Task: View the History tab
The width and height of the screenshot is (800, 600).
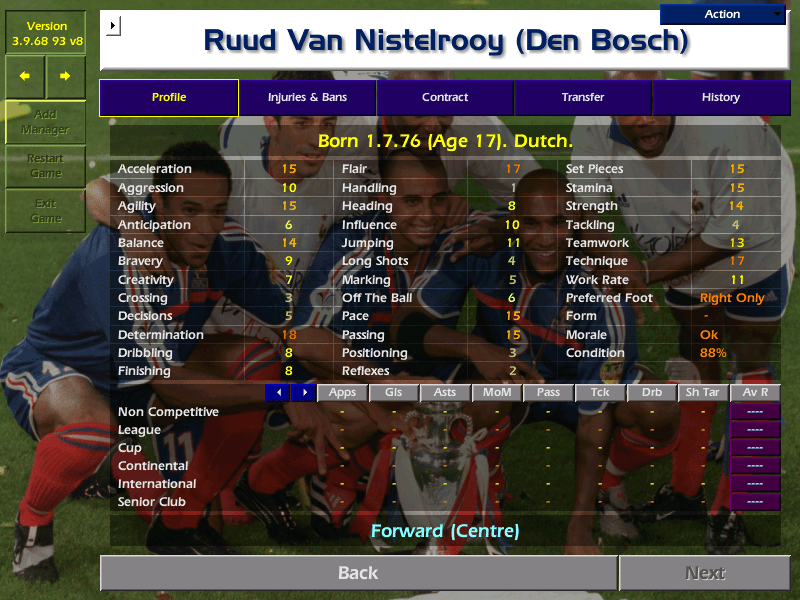Action: tap(720, 97)
